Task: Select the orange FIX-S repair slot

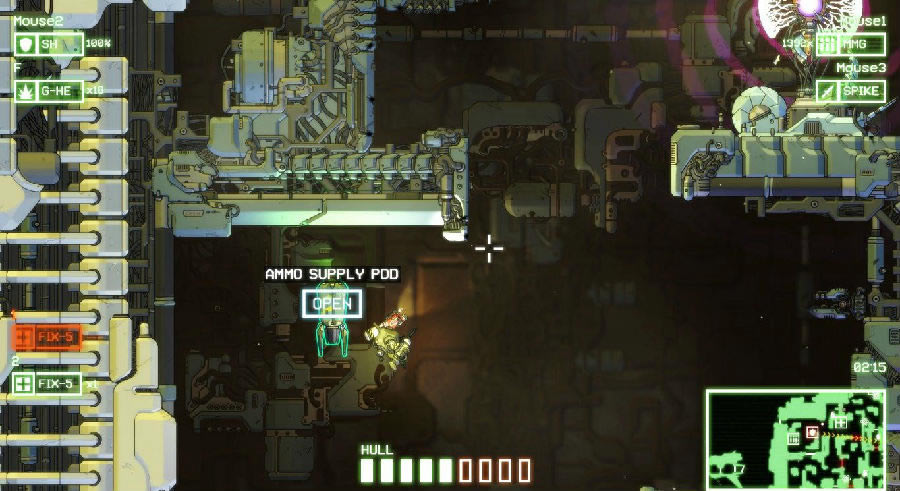Action: (x=47, y=337)
